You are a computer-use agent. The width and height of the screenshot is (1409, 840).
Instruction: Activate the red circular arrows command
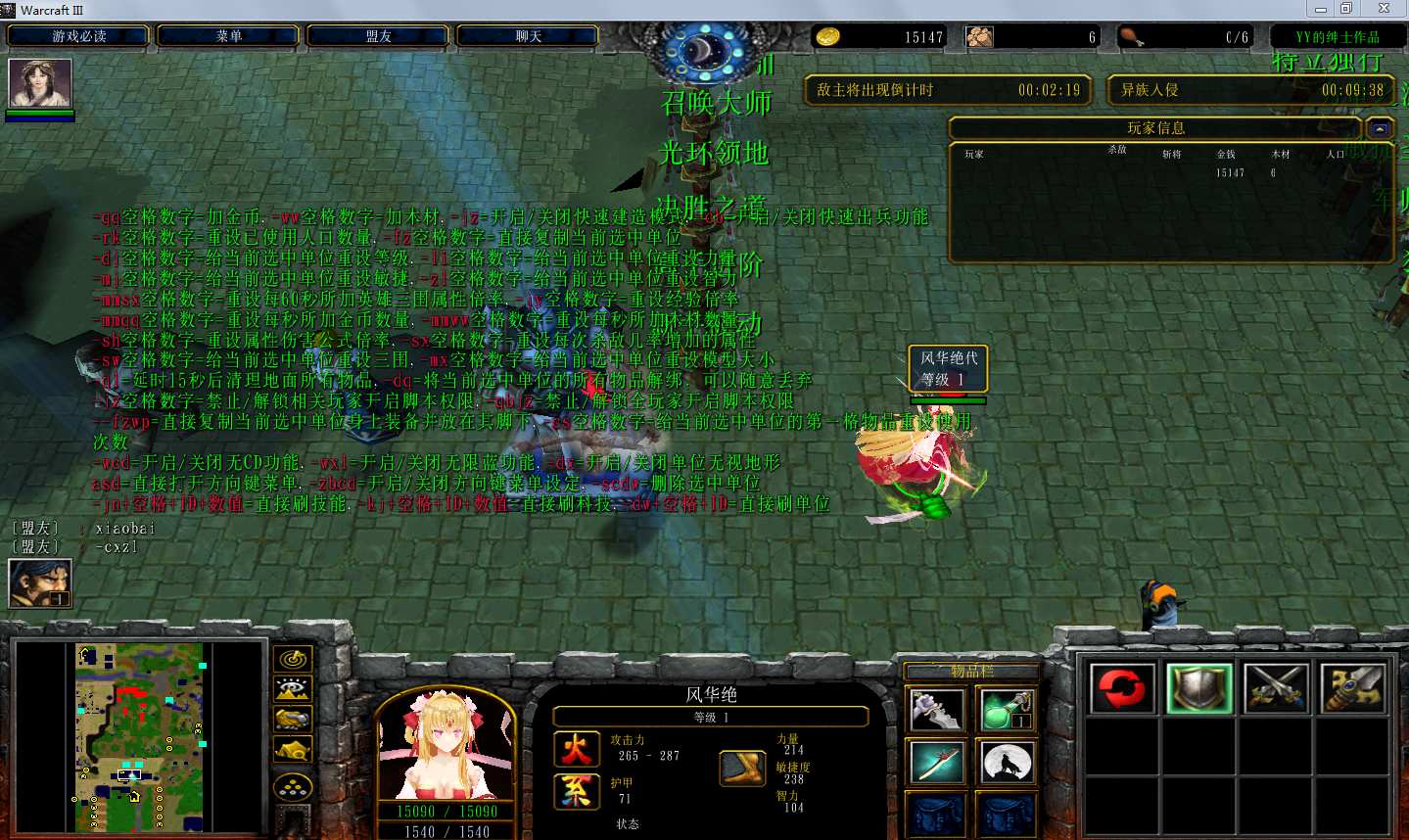[x=1122, y=687]
